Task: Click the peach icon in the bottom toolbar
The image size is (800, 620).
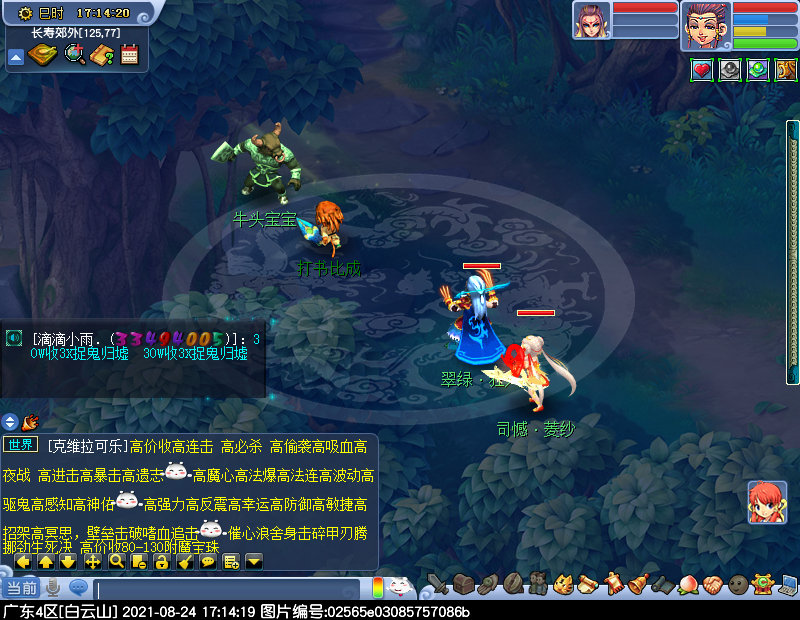Action: tap(687, 584)
